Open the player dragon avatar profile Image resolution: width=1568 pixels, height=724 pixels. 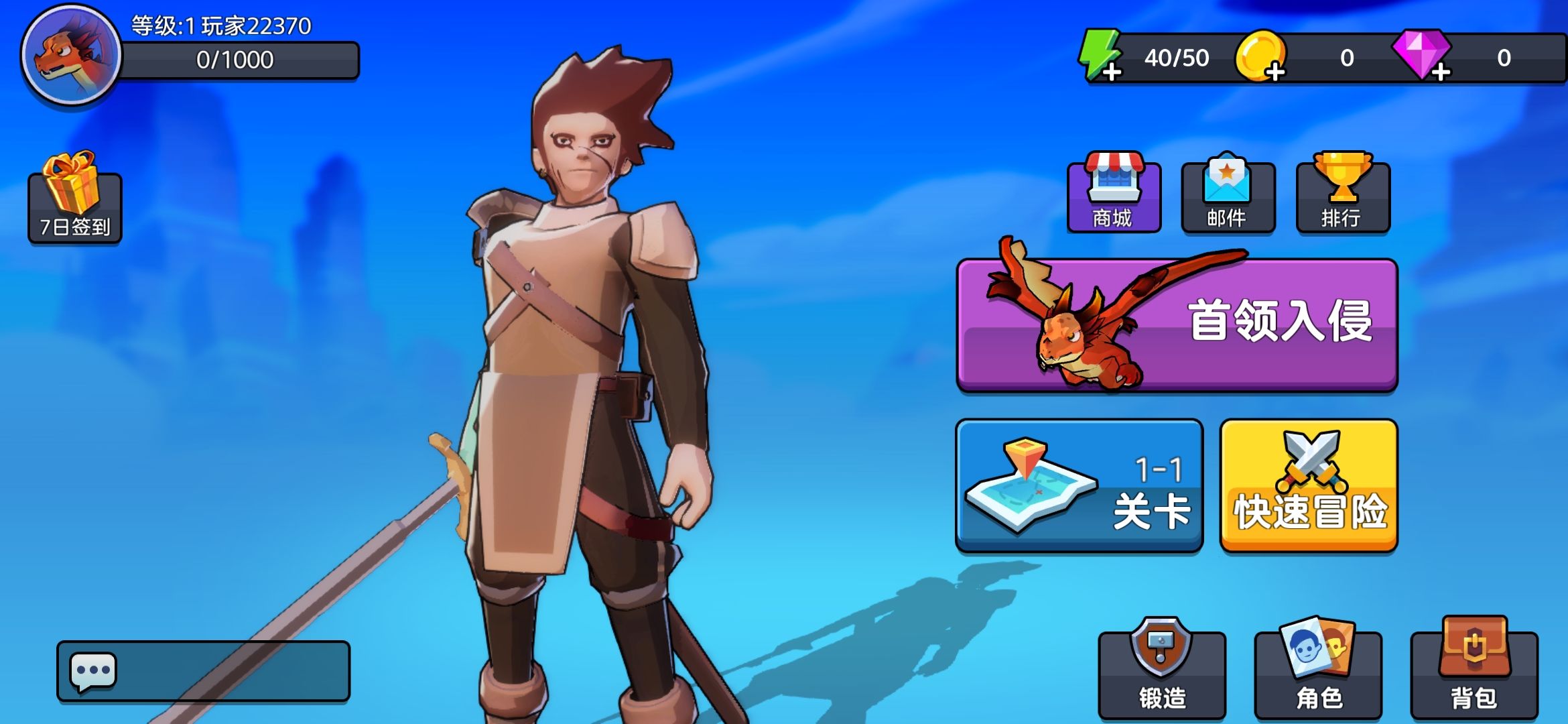click(x=70, y=55)
